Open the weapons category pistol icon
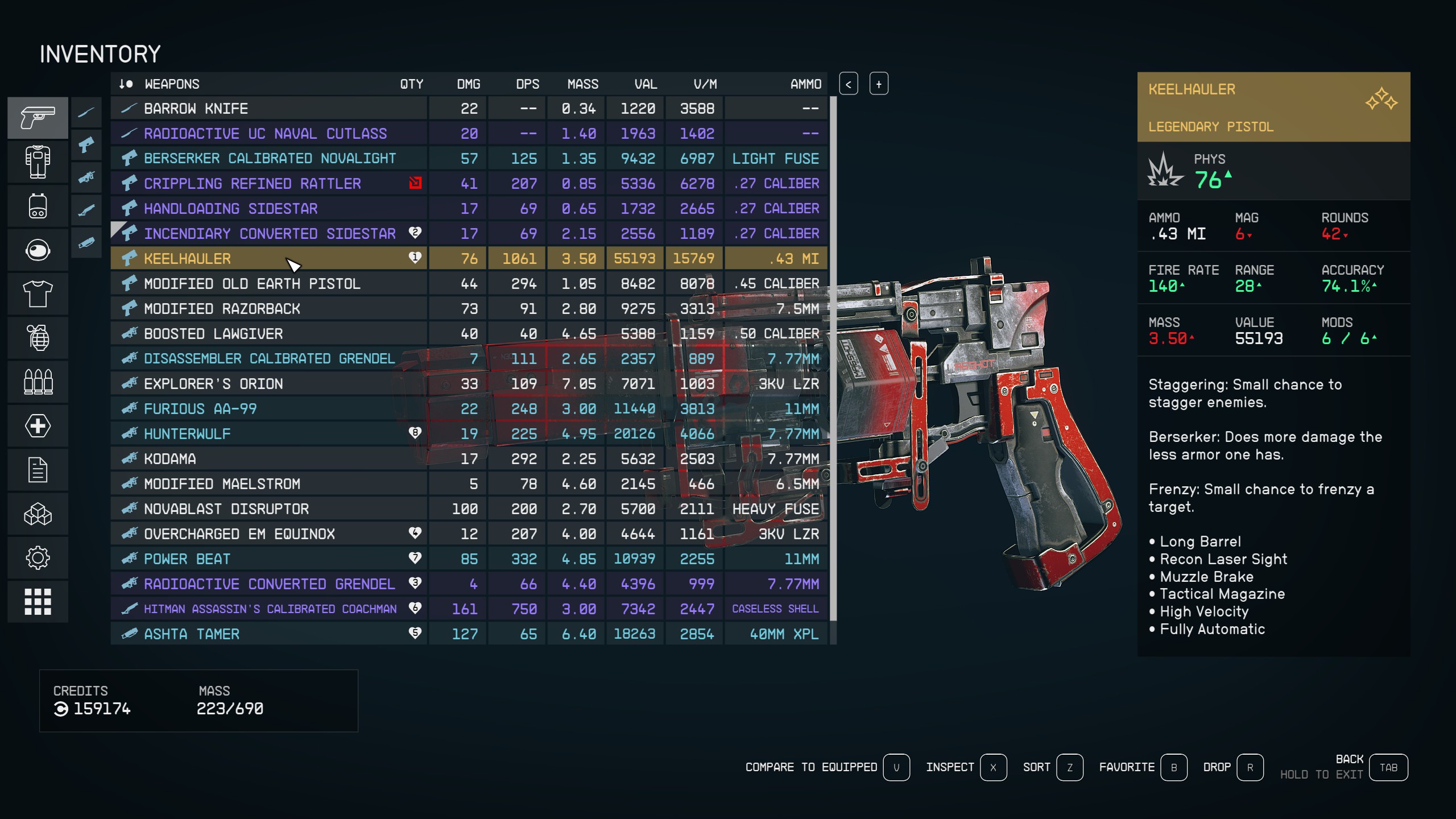Screen dimensions: 1456x819 38,118
